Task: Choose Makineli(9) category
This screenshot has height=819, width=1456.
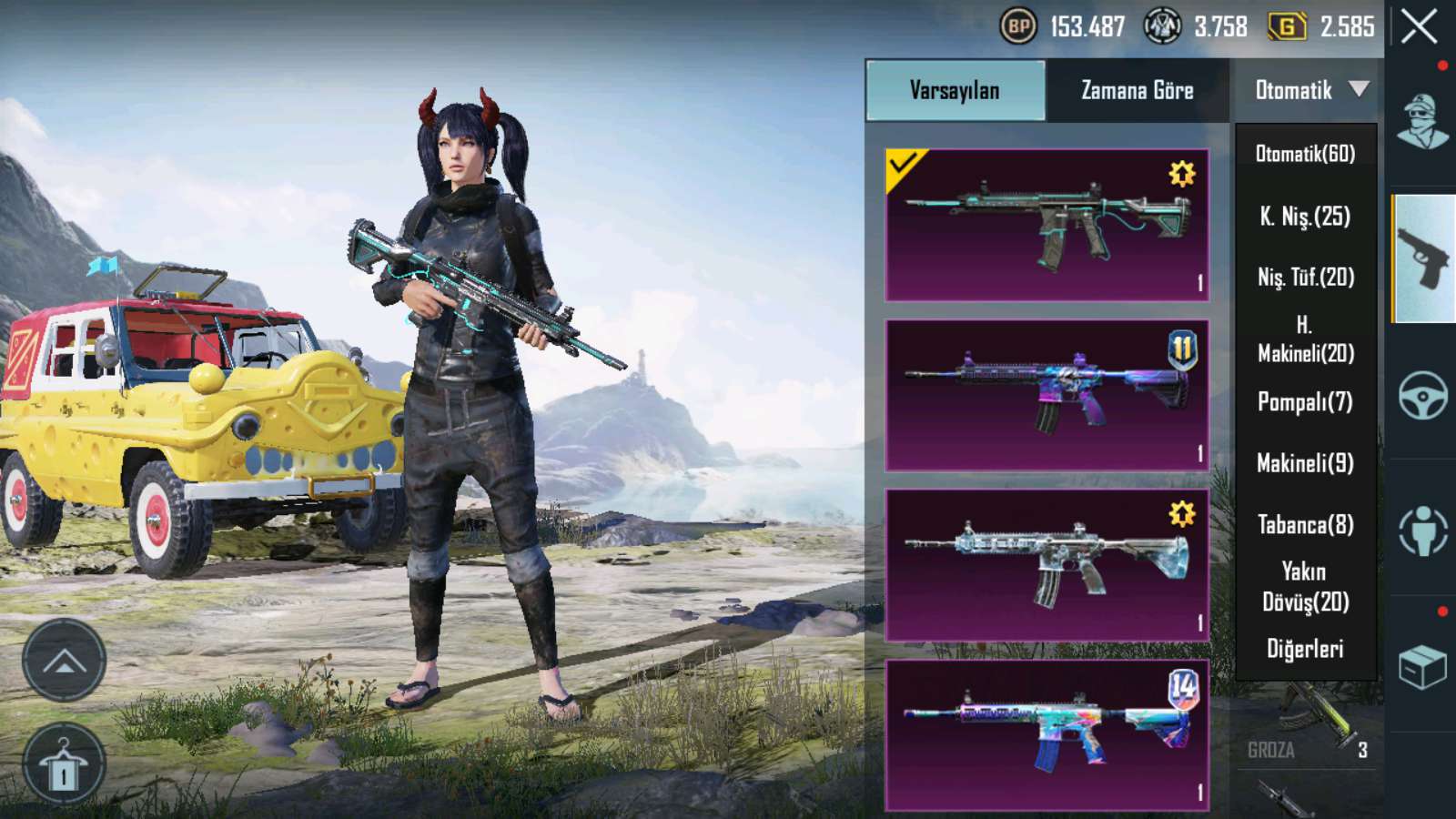Action: click(x=1305, y=463)
